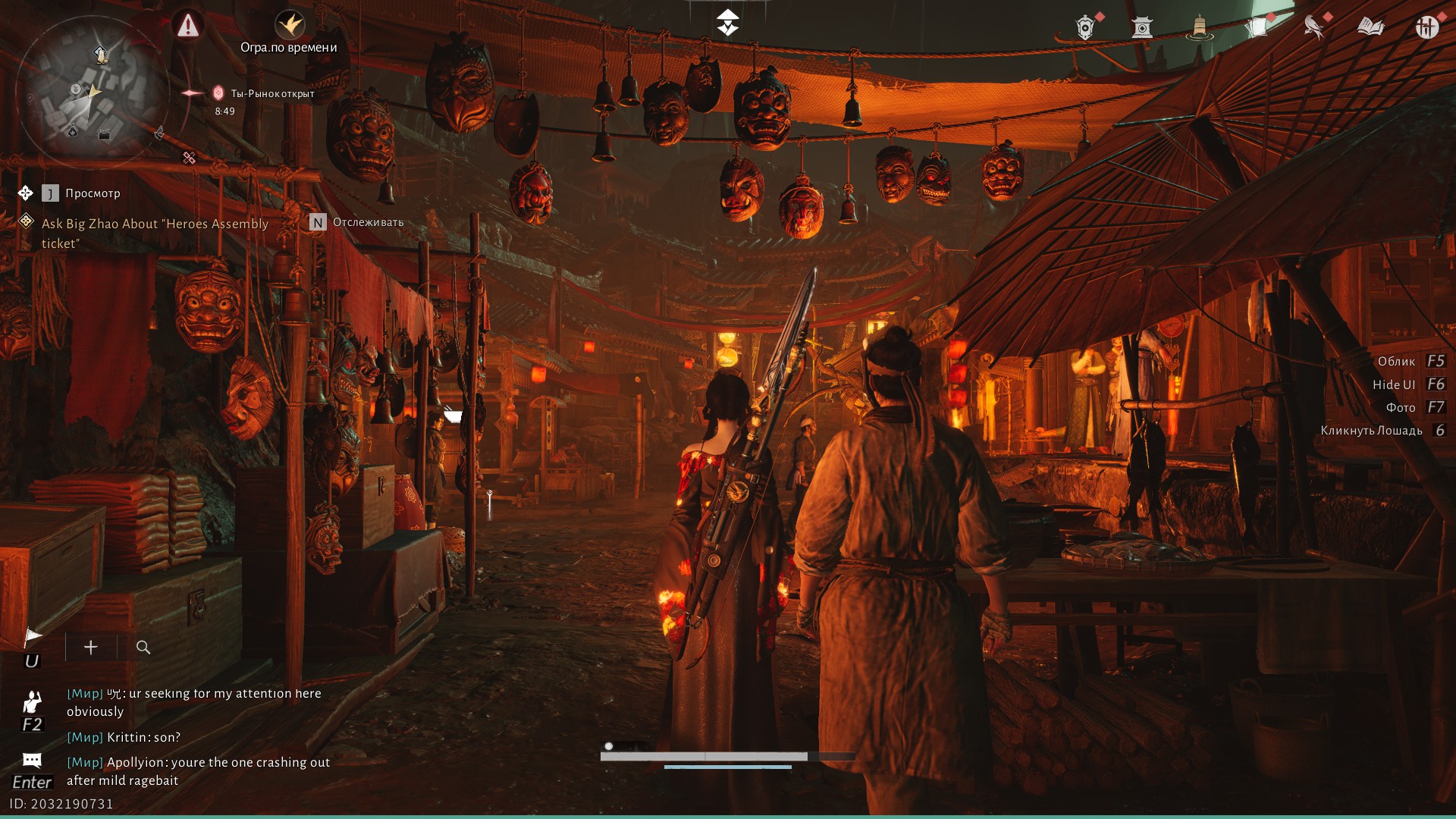
Task: Open the bird messenger icon
Action: [x=1313, y=28]
